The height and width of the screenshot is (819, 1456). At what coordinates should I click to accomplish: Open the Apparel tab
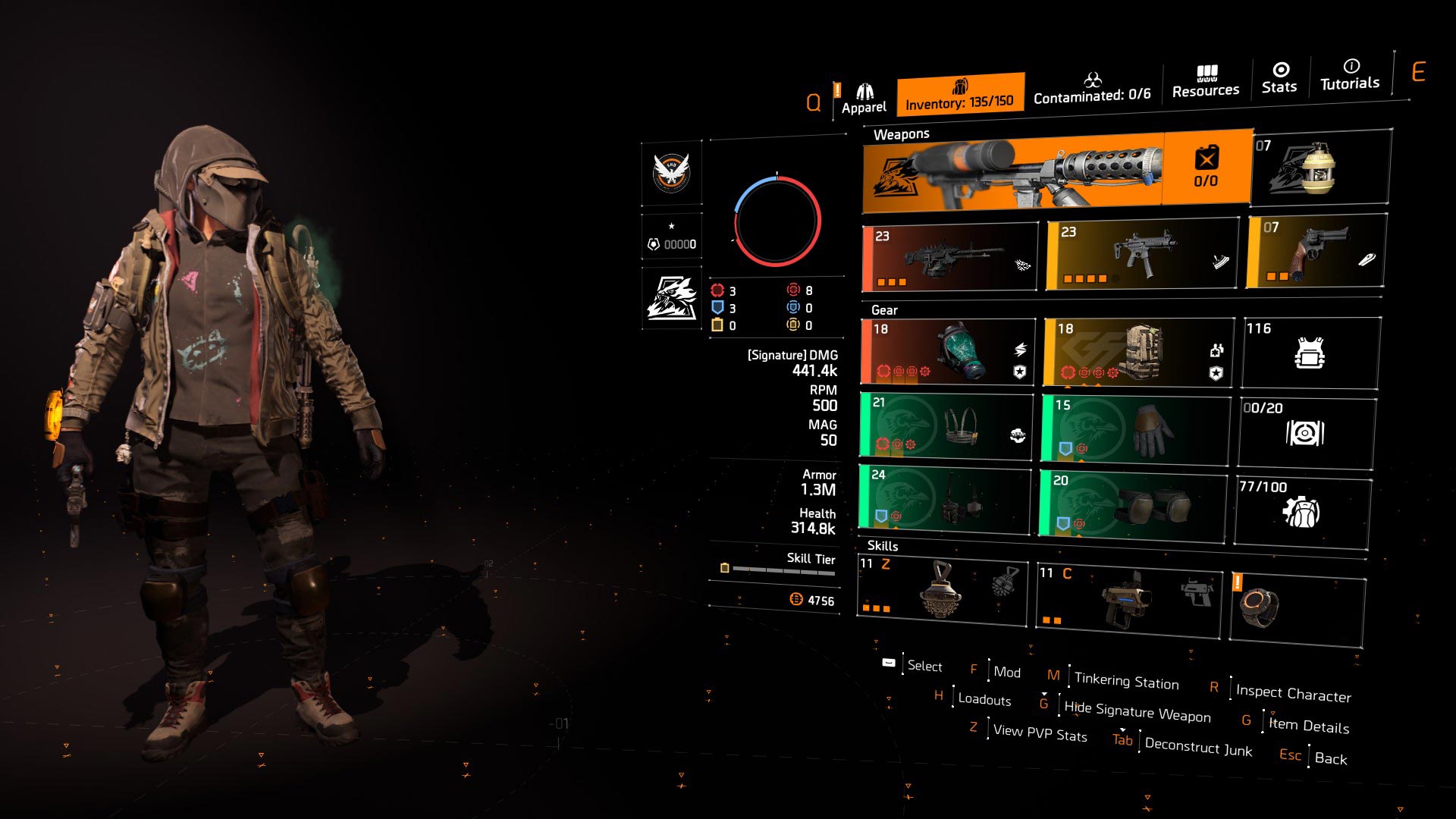pos(864,95)
